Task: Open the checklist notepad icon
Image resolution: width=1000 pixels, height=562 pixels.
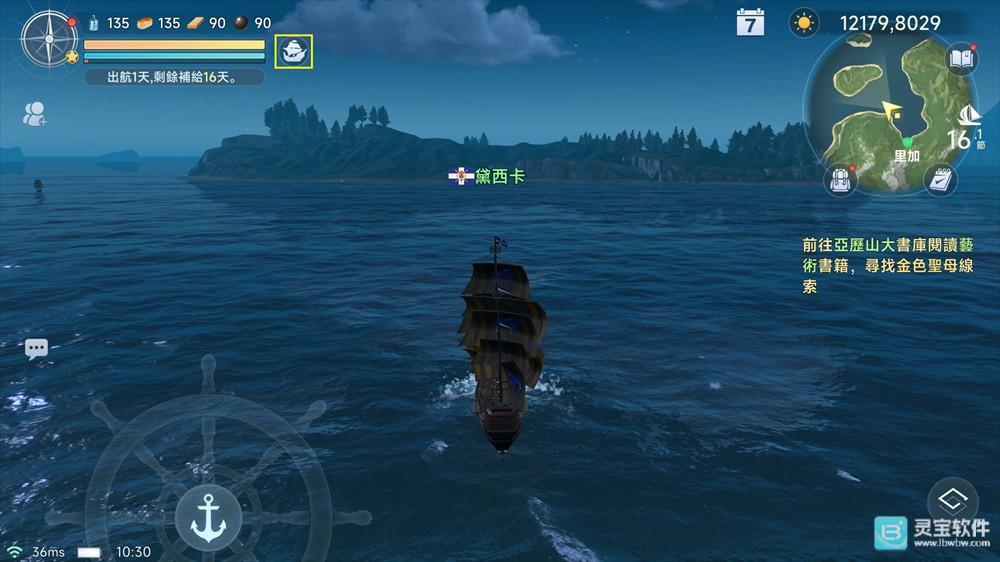Action: pyautogui.click(x=939, y=179)
